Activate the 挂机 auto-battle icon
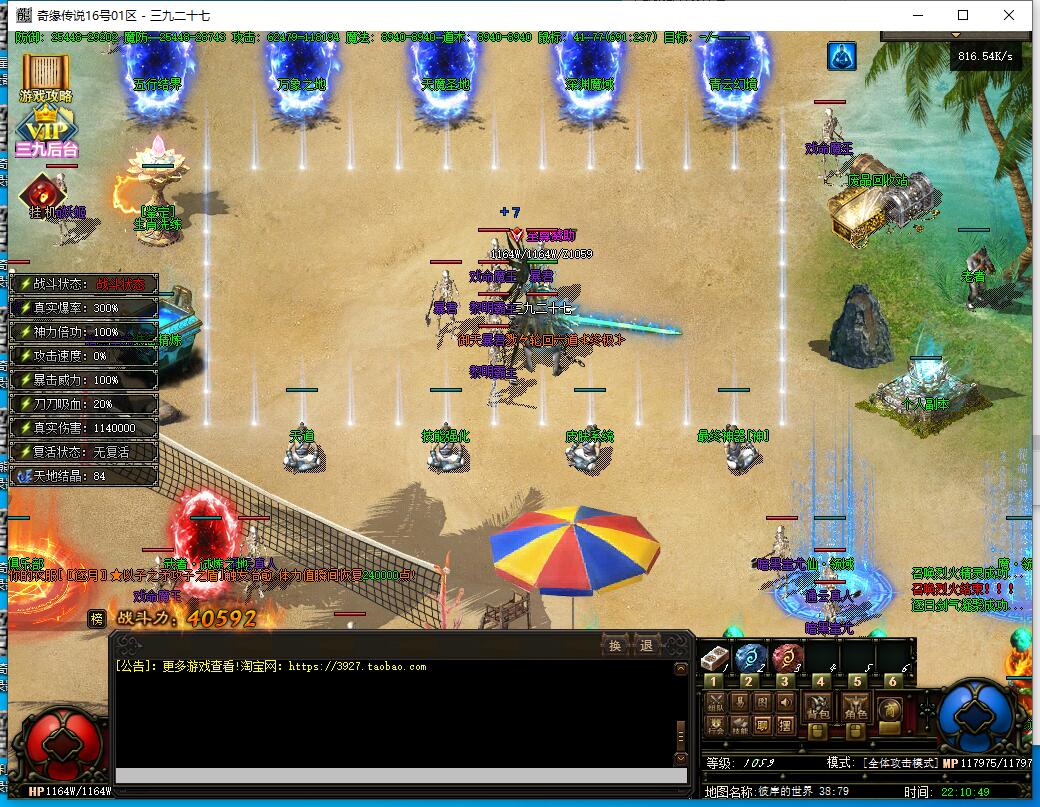This screenshot has height=807, width=1040. point(42,195)
